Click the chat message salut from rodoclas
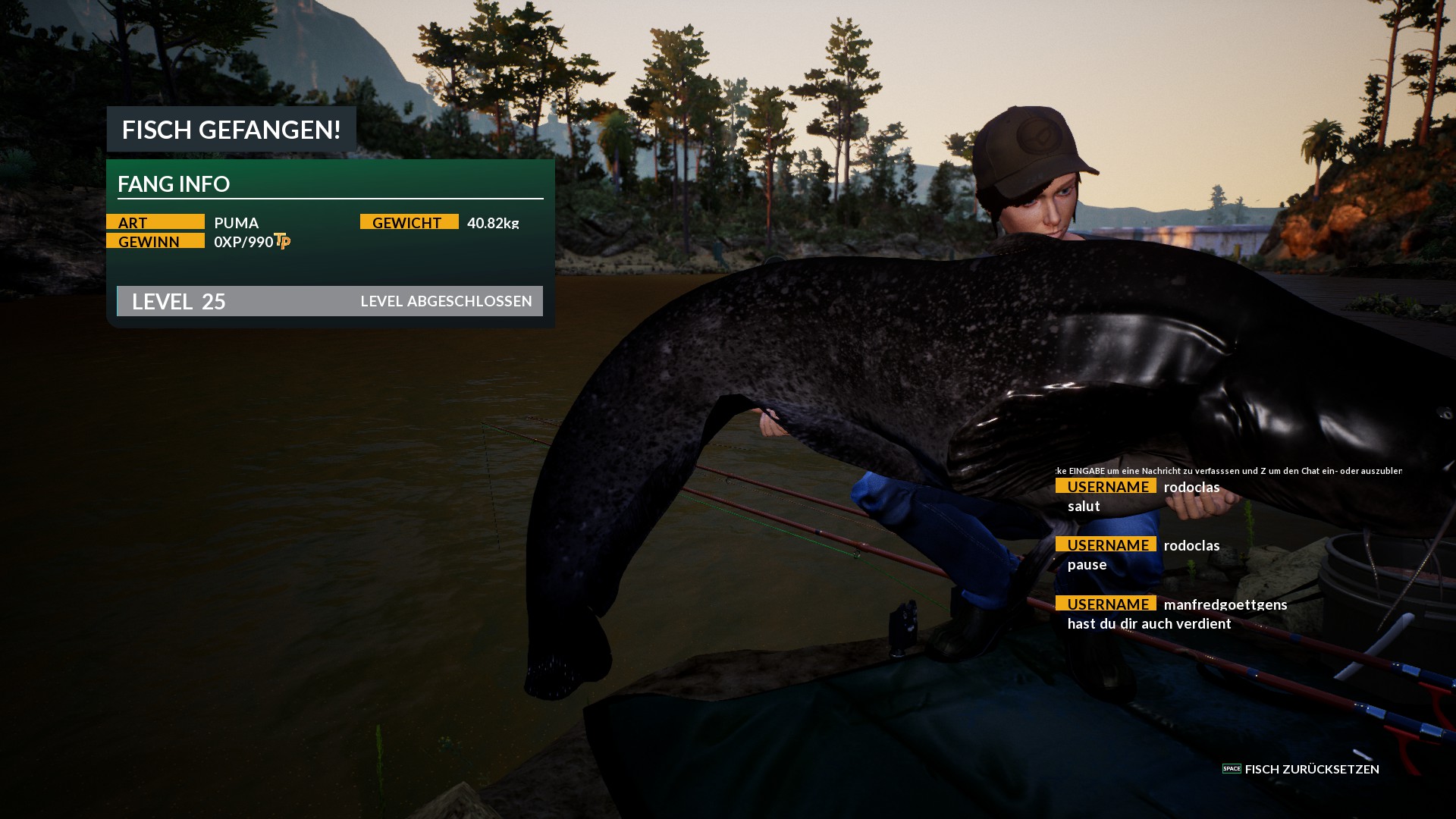 (x=1083, y=506)
